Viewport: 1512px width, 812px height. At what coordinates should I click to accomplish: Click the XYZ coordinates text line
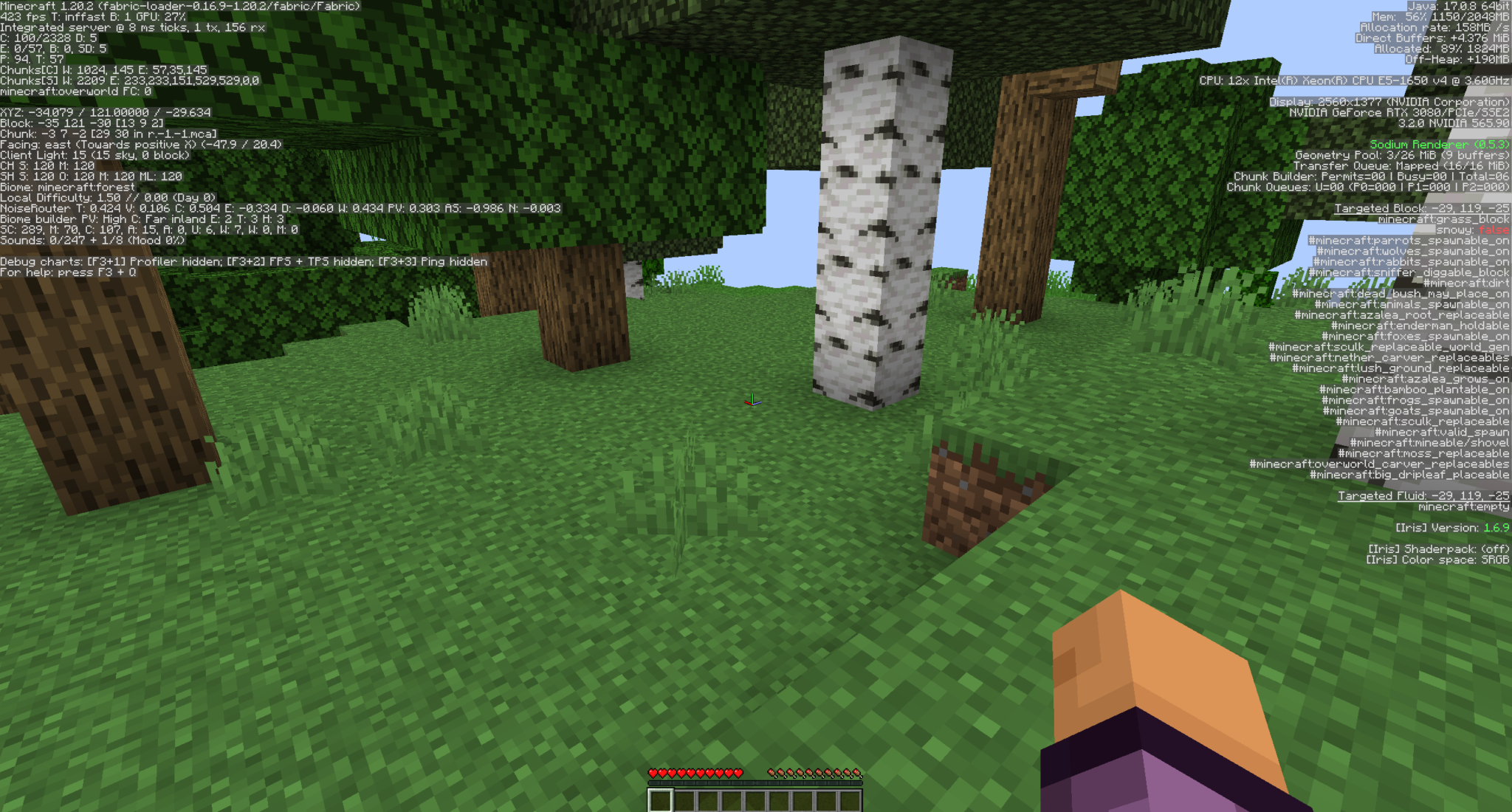pos(106,112)
